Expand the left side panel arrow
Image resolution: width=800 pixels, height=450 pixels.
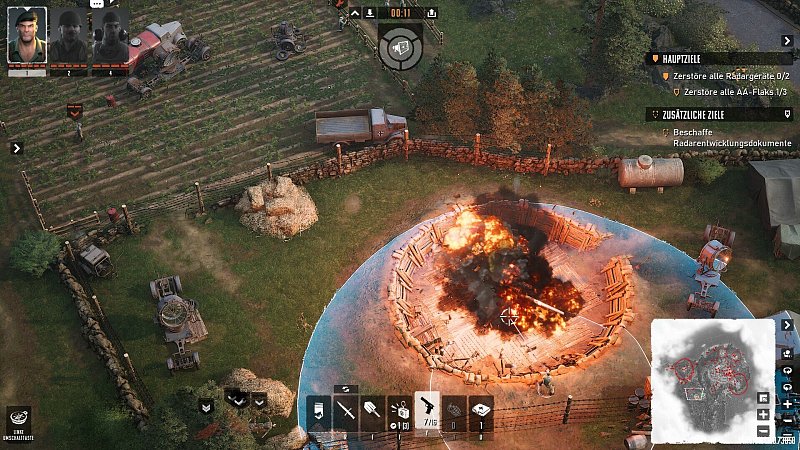coord(16,148)
